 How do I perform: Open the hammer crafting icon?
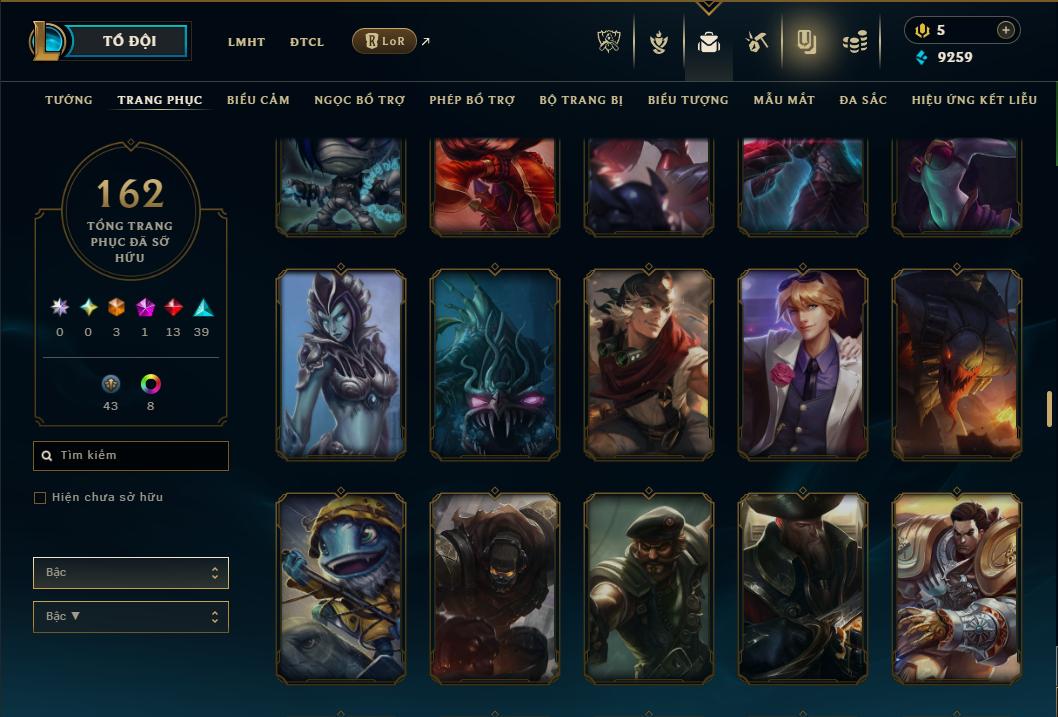click(x=756, y=42)
